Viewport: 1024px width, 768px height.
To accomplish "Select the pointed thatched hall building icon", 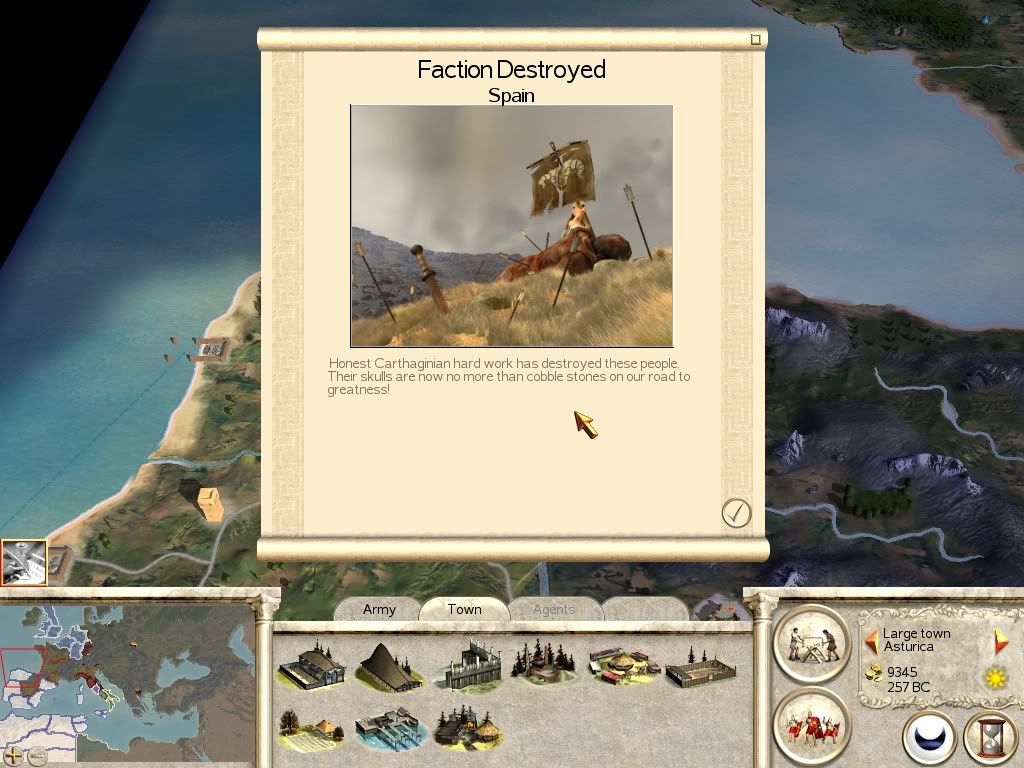I will [x=389, y=665].
